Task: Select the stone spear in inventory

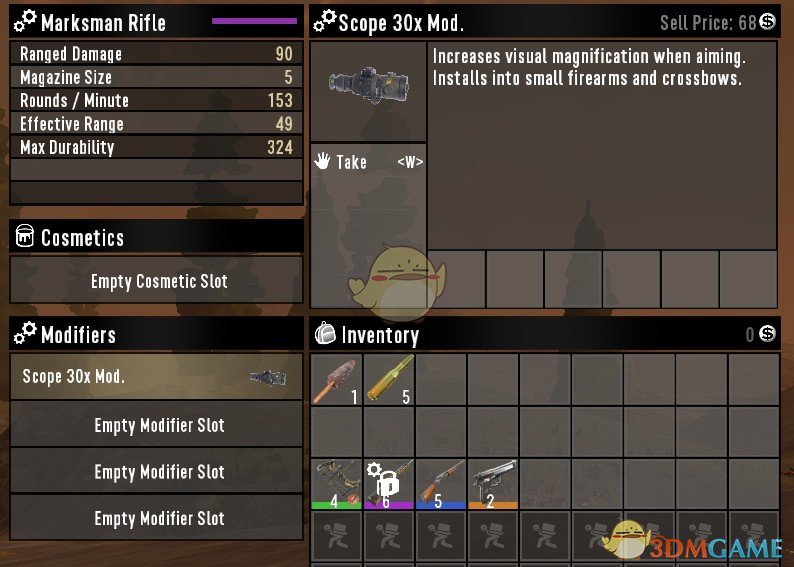Action: tap(336, 380)
